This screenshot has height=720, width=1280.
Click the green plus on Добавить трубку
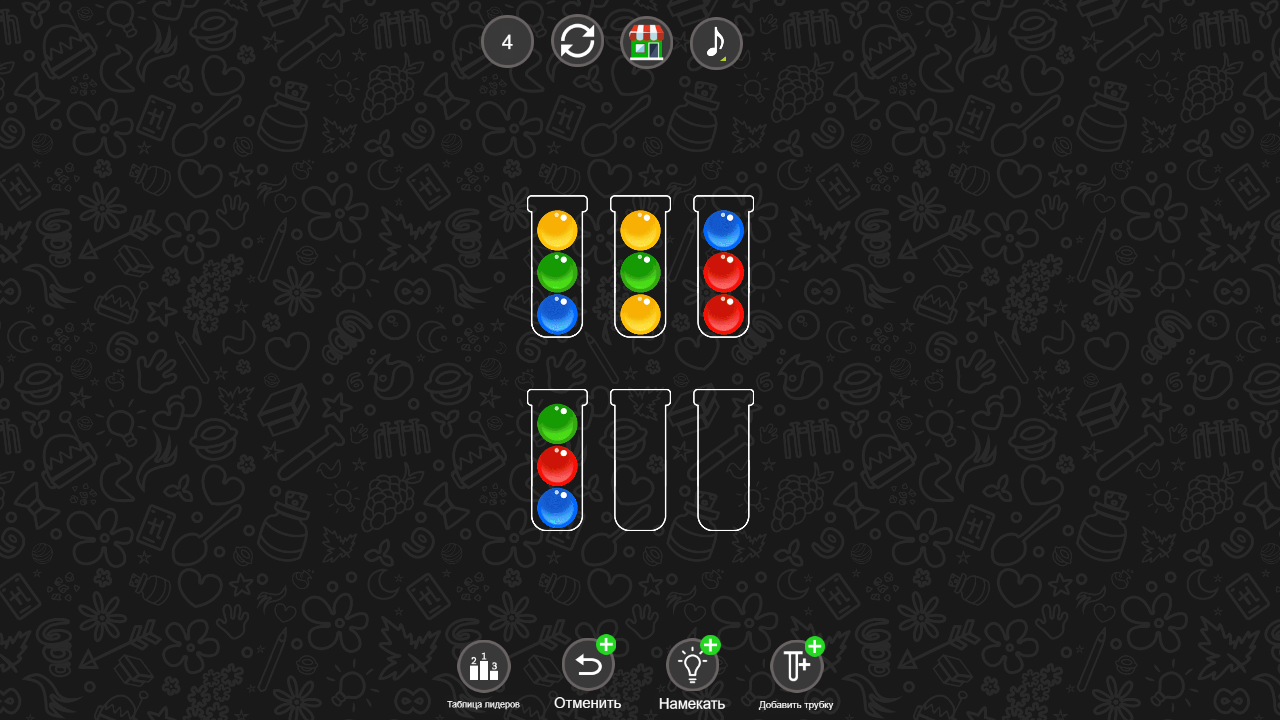815,647
